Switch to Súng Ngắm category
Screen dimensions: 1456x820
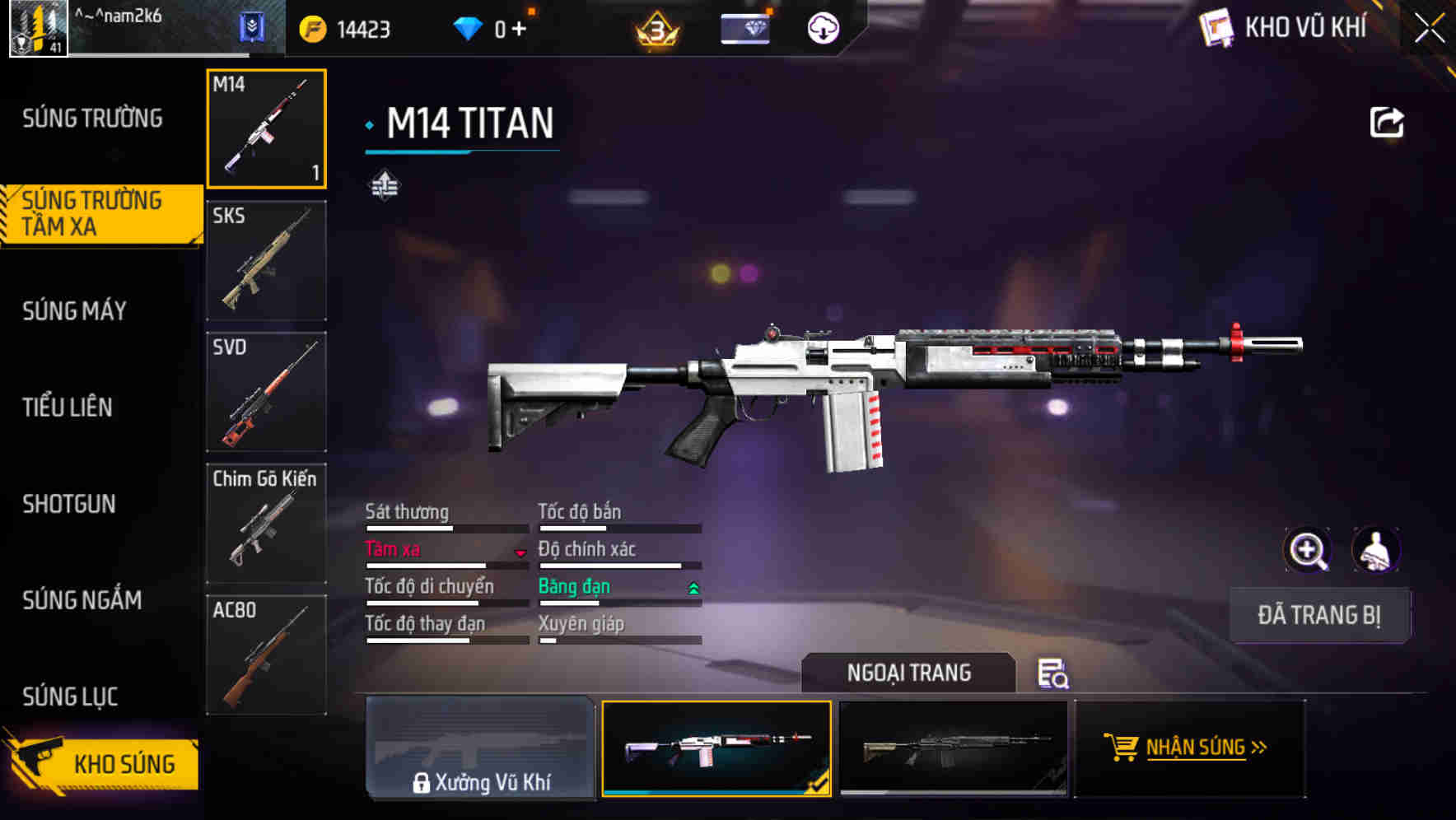click(x=82, y=600)
